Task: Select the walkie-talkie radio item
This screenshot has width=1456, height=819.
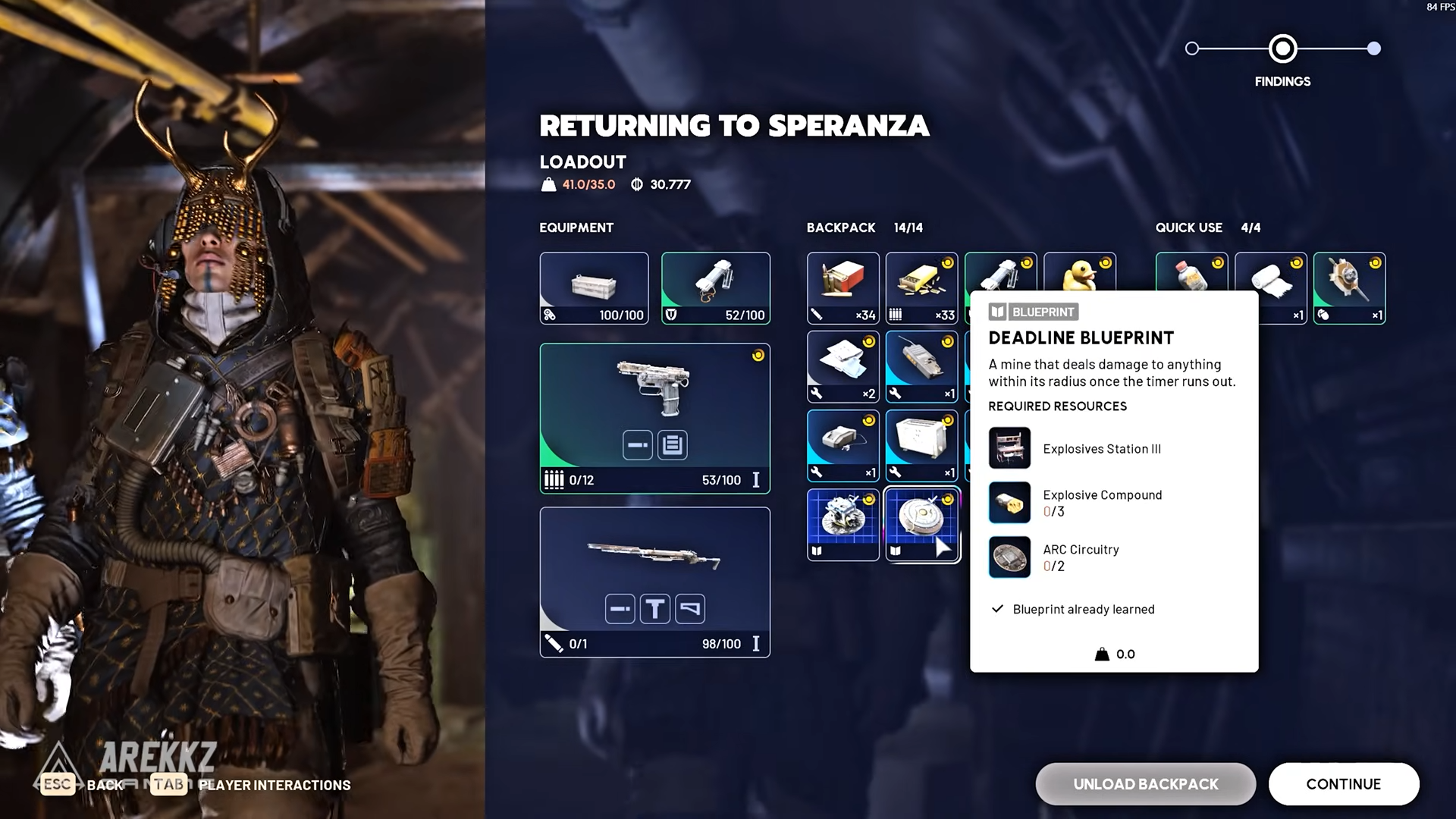Action: [921, 367]
